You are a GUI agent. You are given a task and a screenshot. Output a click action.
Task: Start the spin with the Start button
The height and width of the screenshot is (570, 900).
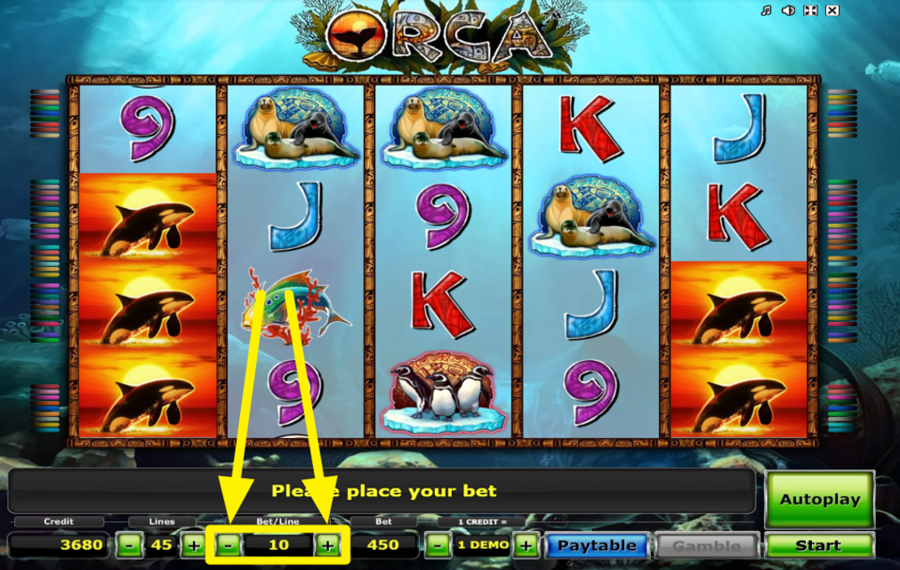(818, 546)
